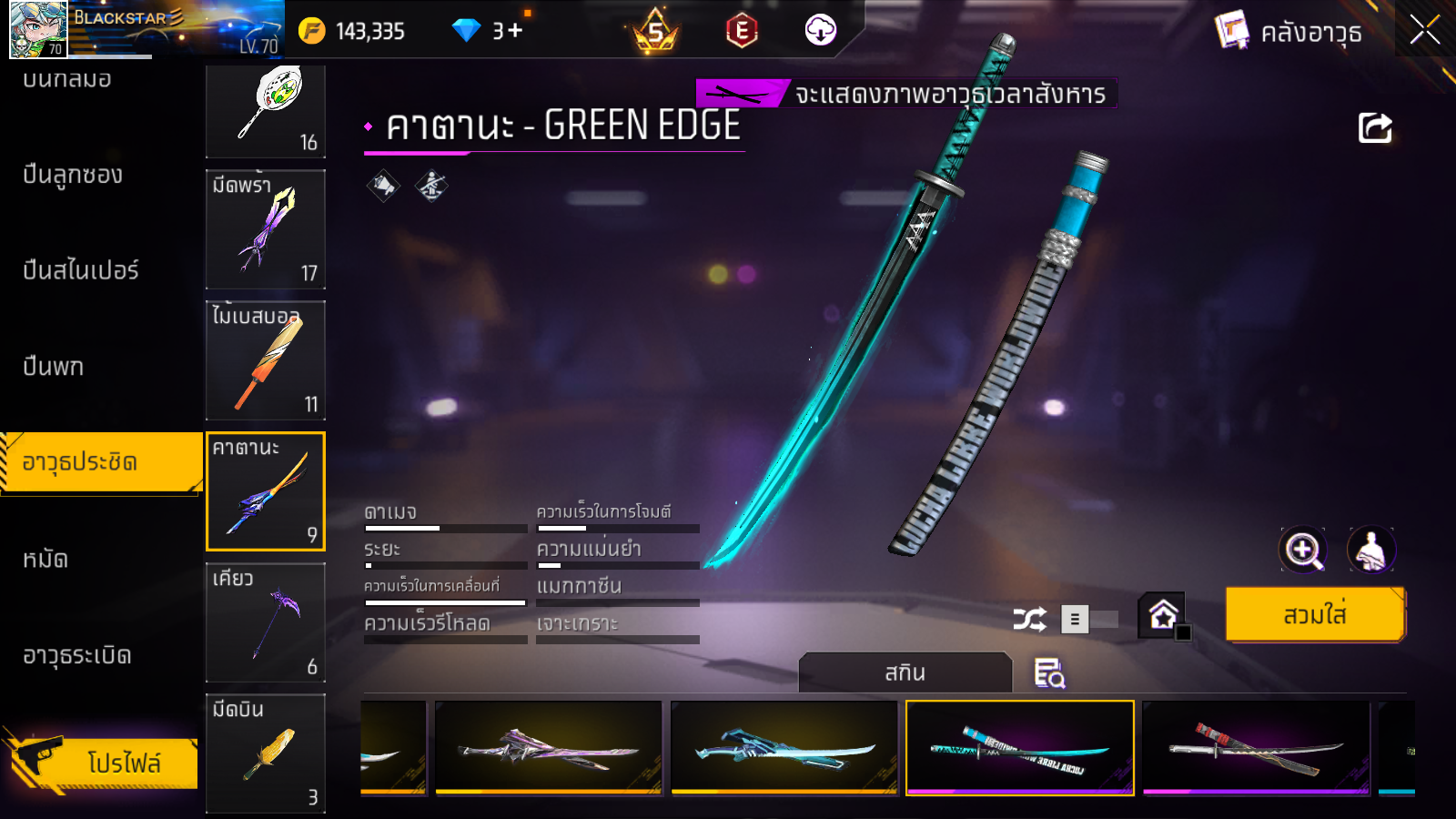Open the ปืนพก pistol category
Viewport: 1456px width, 819px height.
54,367
